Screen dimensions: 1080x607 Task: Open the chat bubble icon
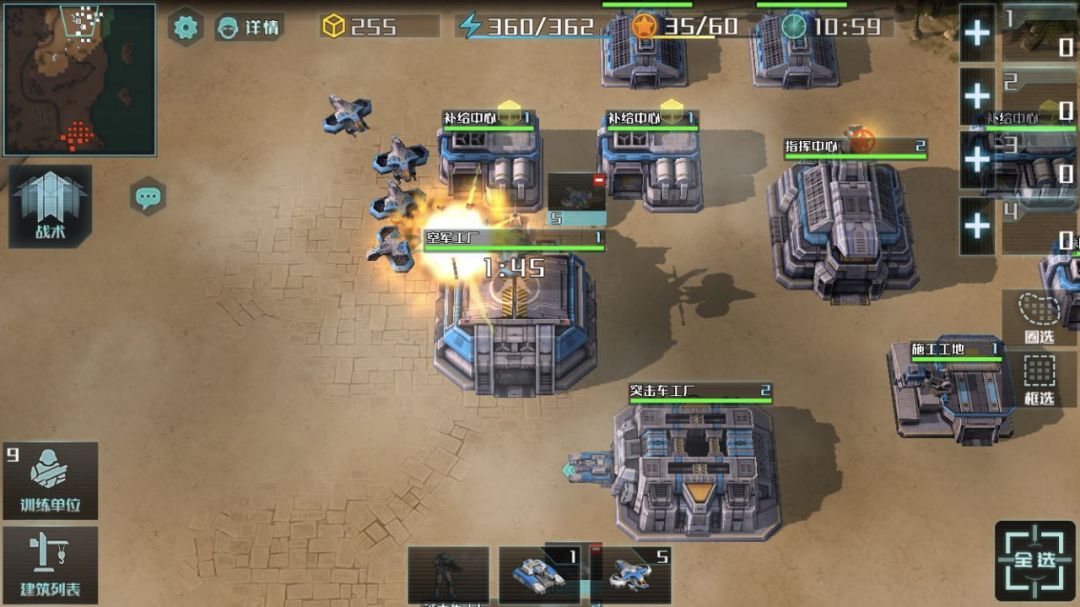[148, 196]
